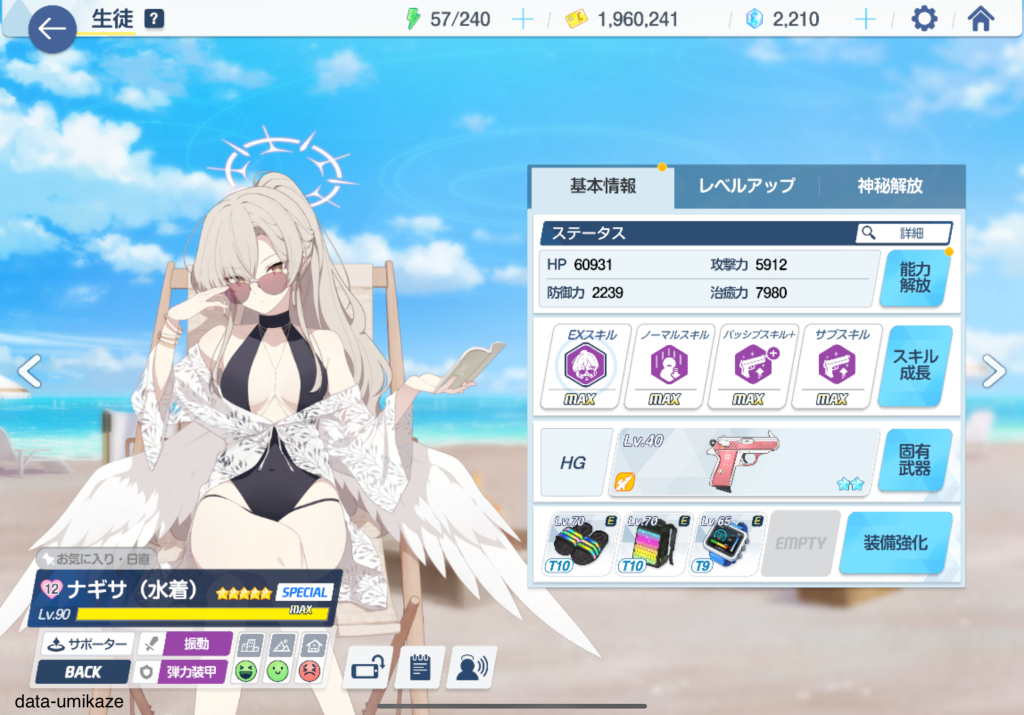Open the 能力解放 button
This screenshot has width=1024, height=715.
coord(914,277)
